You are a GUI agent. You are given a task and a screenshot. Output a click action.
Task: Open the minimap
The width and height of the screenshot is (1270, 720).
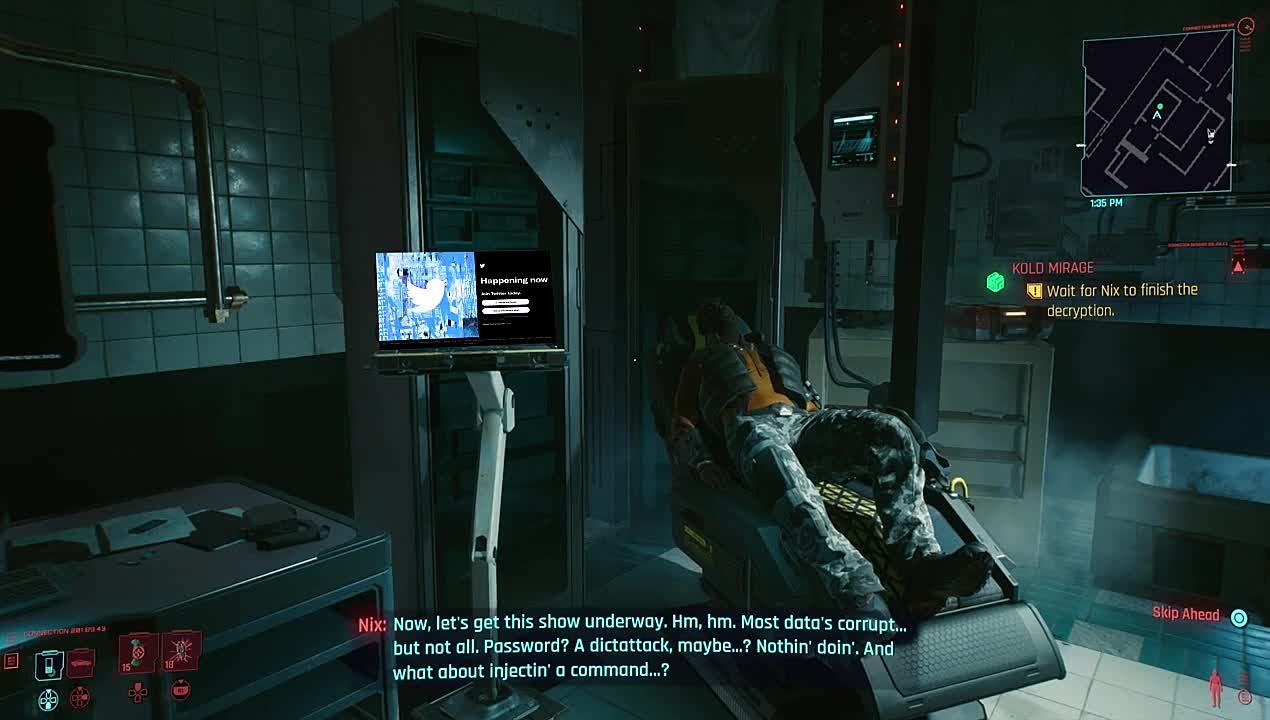click(1157, 113)
